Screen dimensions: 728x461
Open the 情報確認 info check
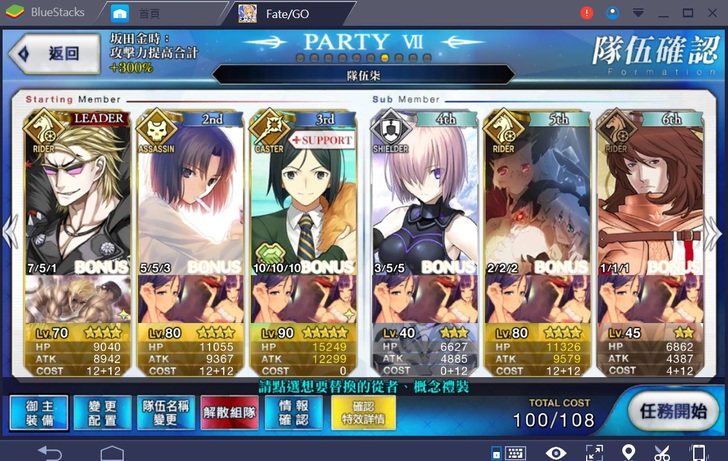tap(293, 411)
